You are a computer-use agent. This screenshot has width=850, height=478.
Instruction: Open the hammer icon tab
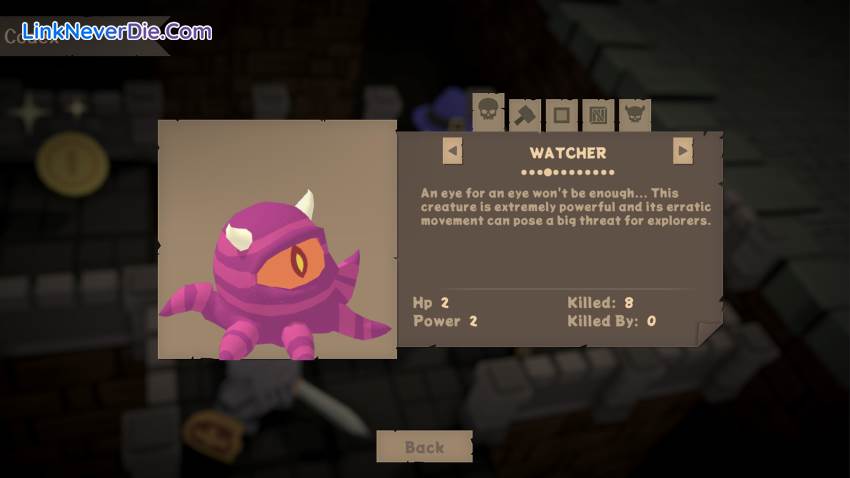524,115
